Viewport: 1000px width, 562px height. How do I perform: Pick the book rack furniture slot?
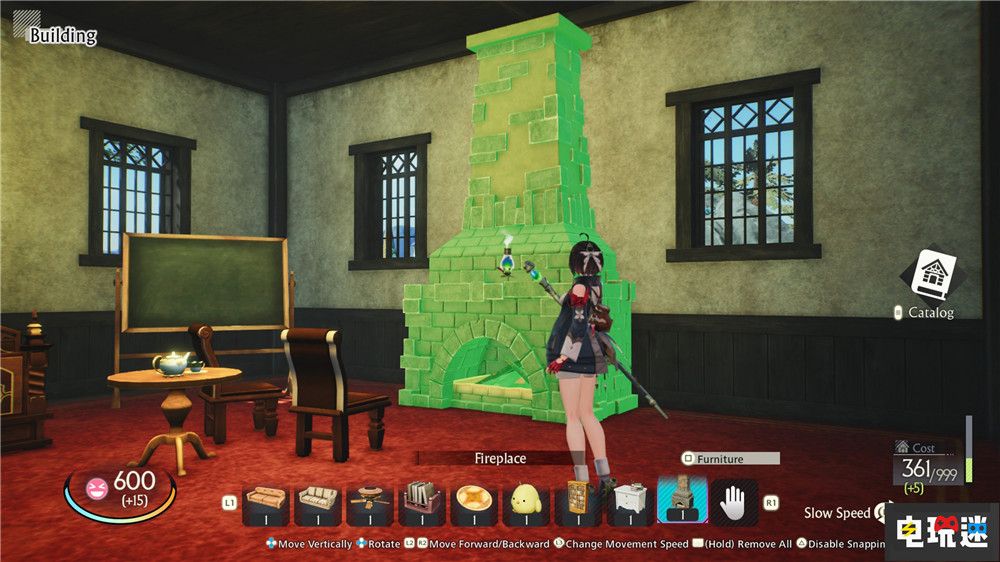click(x=422, y=500)
